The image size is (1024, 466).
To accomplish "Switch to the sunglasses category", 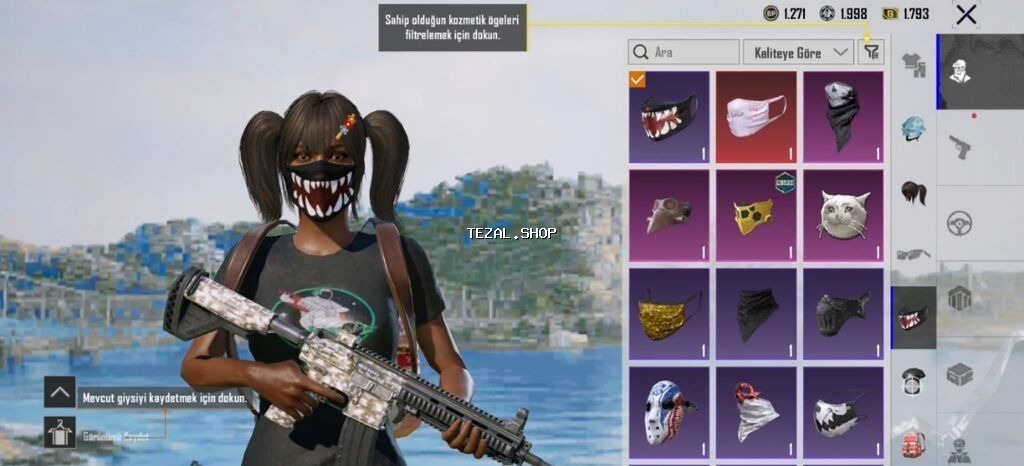I will [914, 254].
